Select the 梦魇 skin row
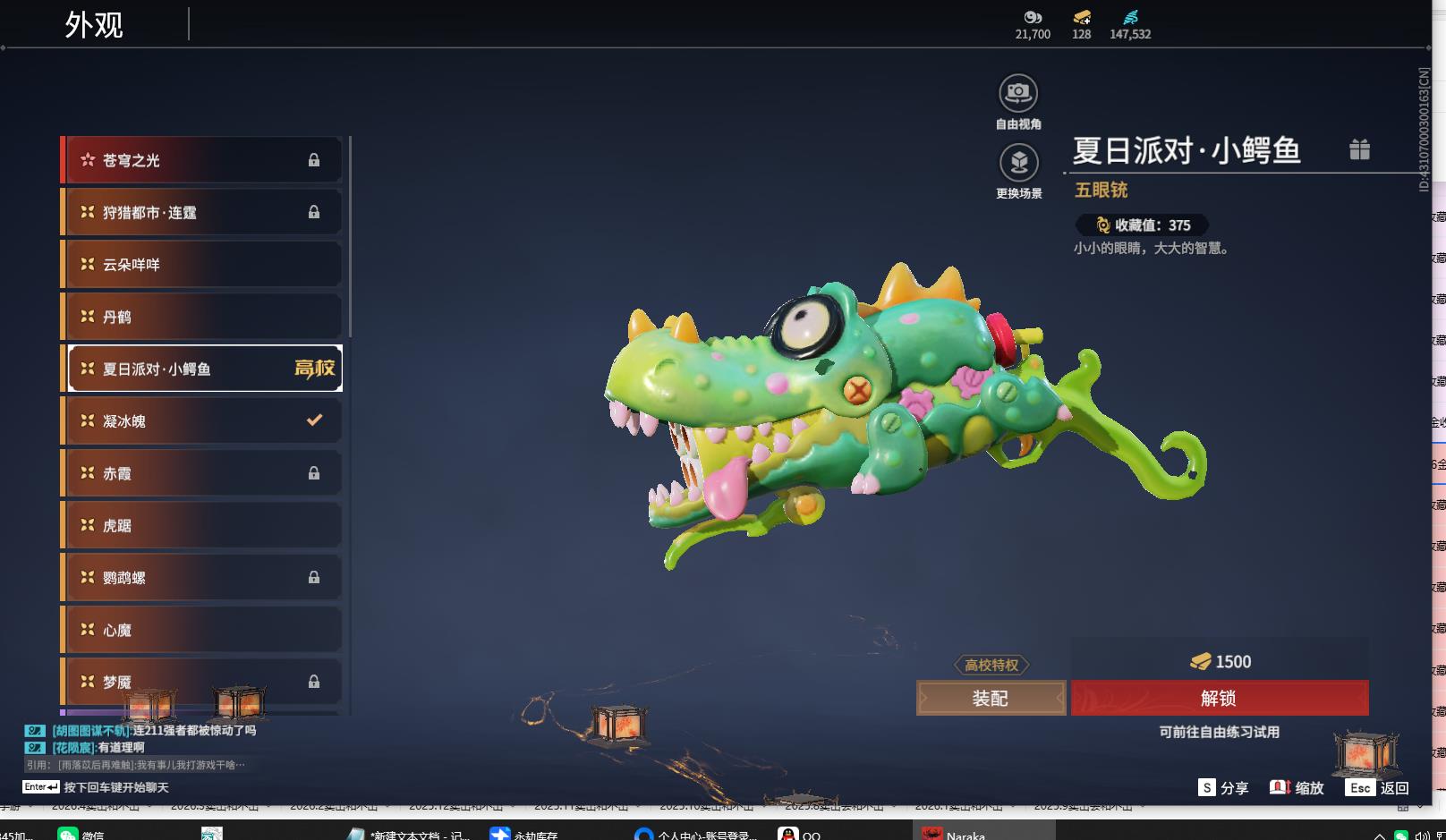This screenshot has height=840, width=1446. pyautogui.click(x=203, y=682)
